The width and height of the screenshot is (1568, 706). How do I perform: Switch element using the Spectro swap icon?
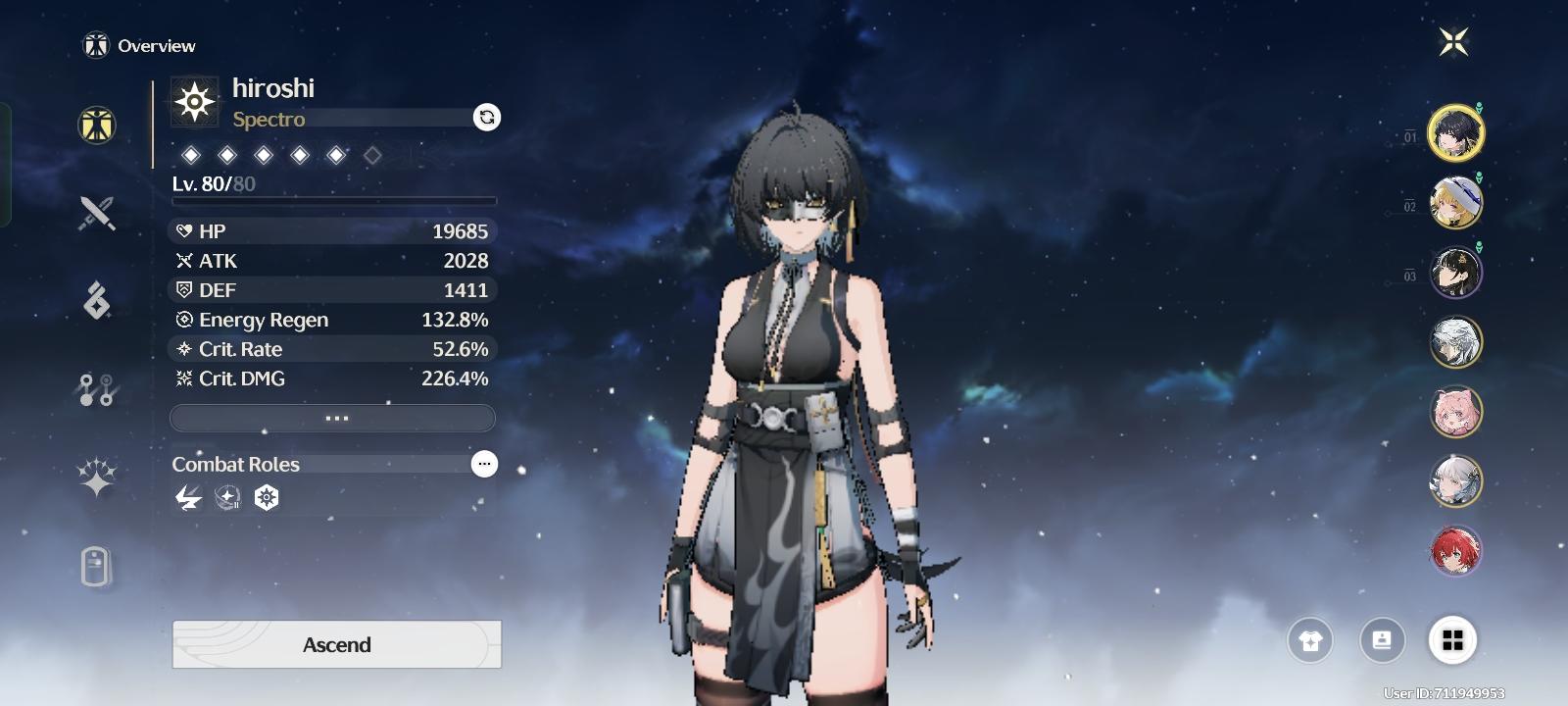tap(487, 118)
